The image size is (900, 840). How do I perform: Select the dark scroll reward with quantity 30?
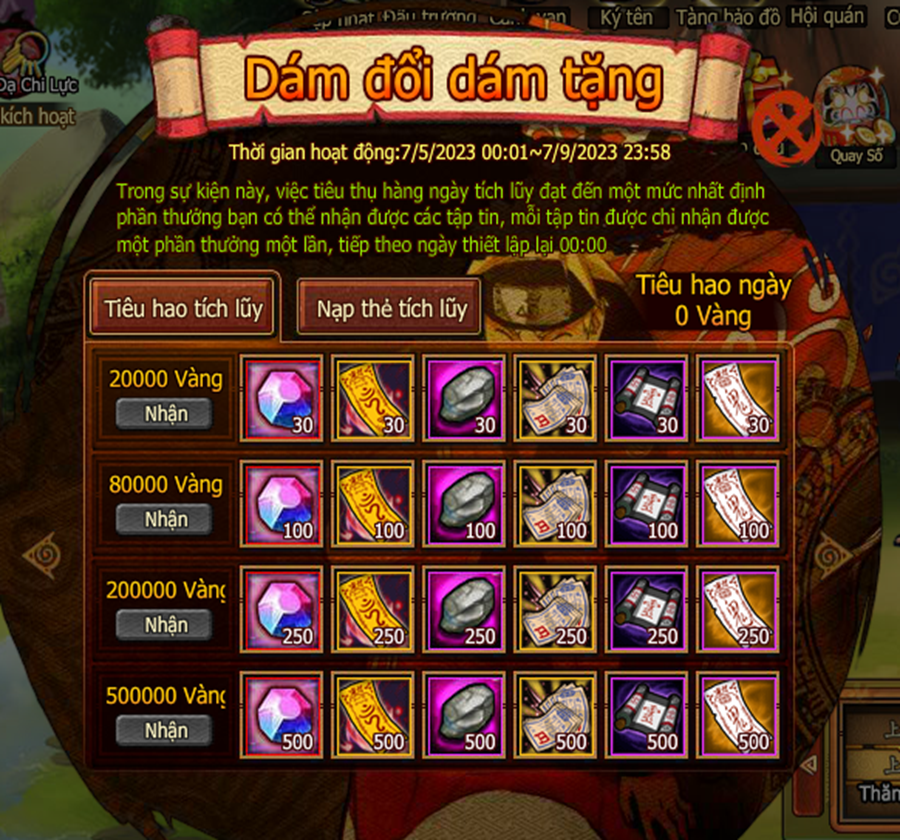pos(647,397)
